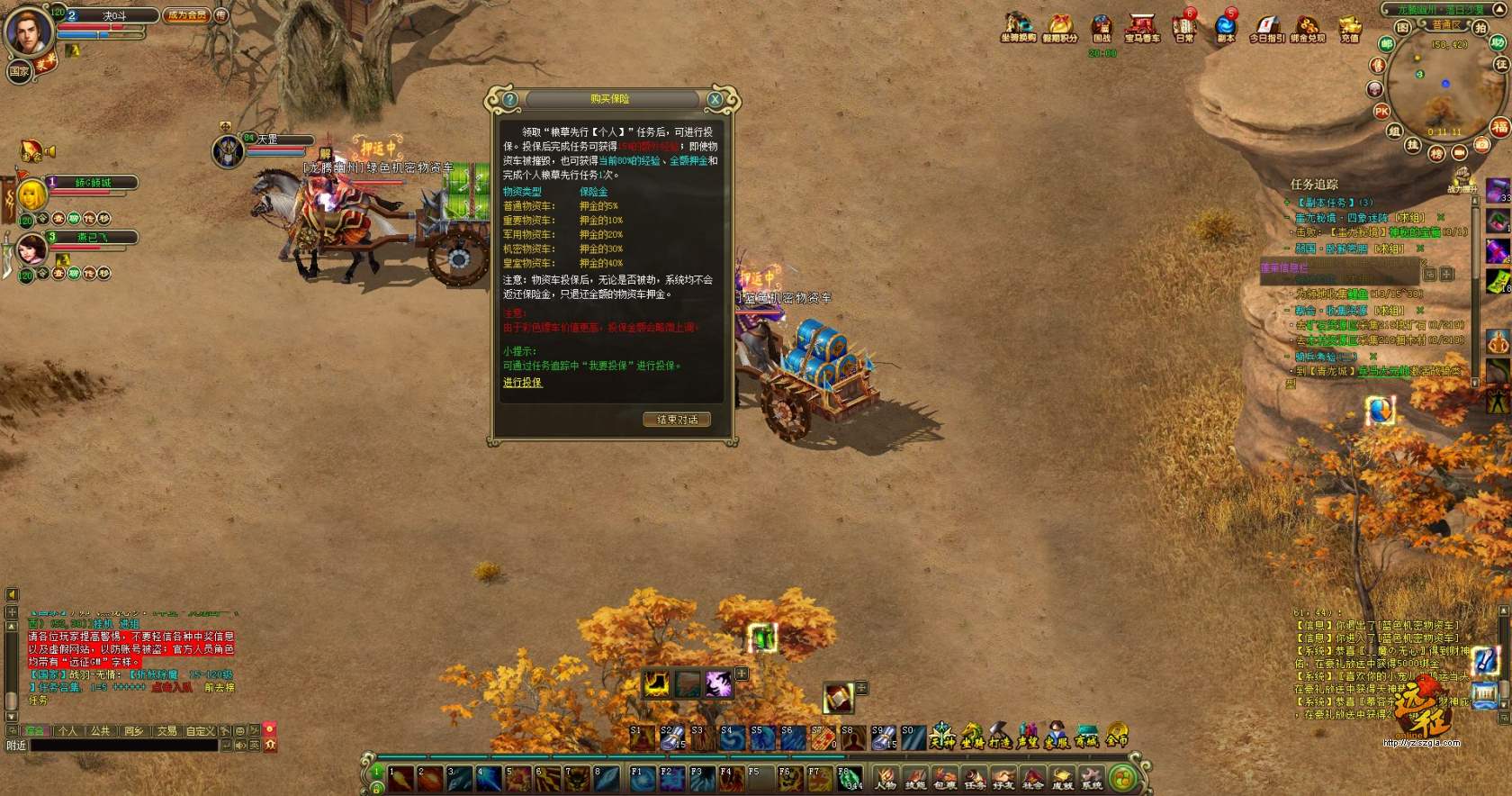Switch chat to the 交易 tab
Screen dimensions: 1512x796
tap(166, 731)
